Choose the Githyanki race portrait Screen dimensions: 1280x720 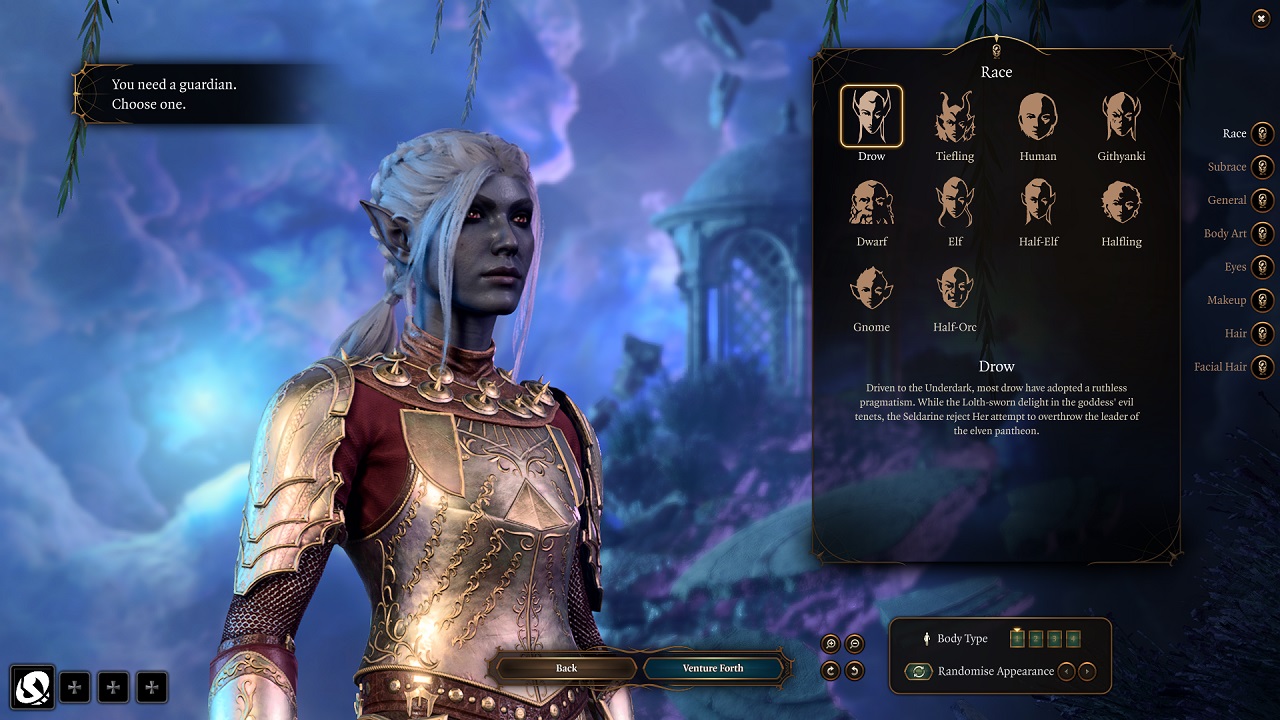1120,117
